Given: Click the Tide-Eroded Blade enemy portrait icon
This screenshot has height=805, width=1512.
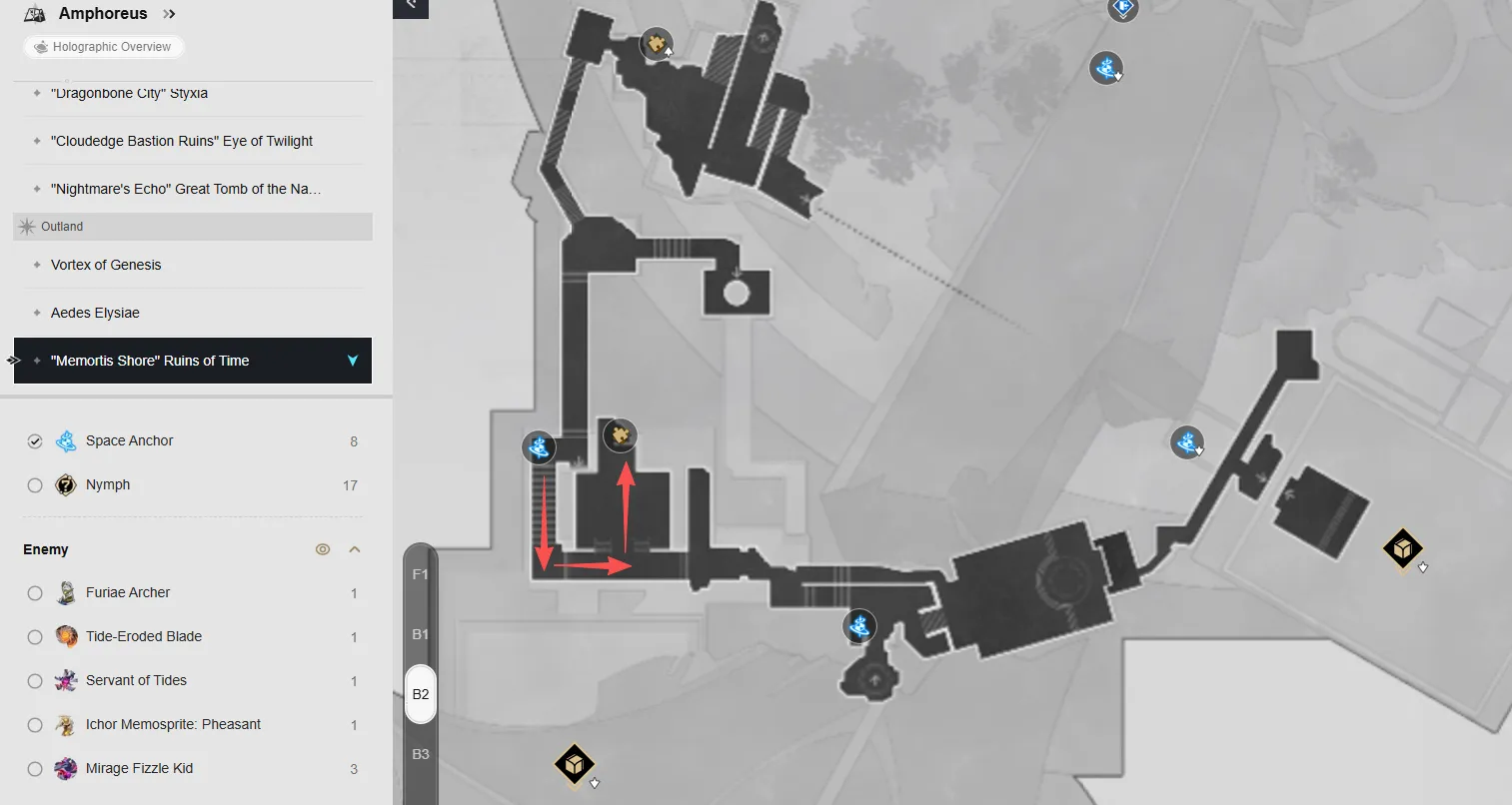Looking at the screenshot, I should click(66, 636).
